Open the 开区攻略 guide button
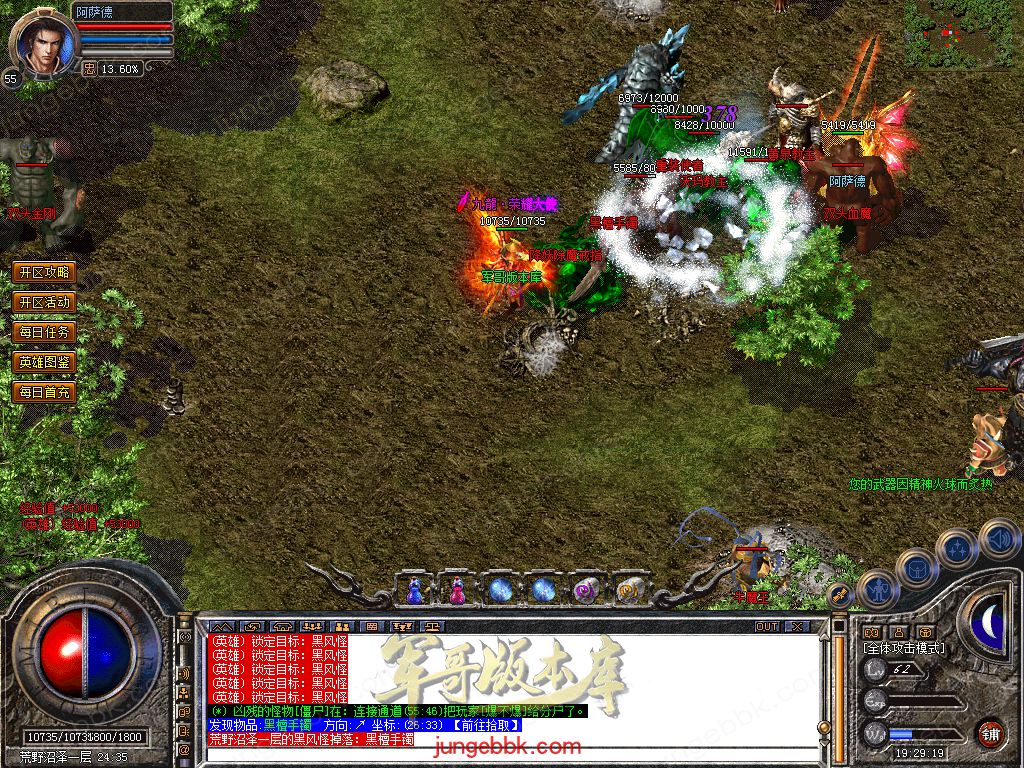 pos(43,272)
